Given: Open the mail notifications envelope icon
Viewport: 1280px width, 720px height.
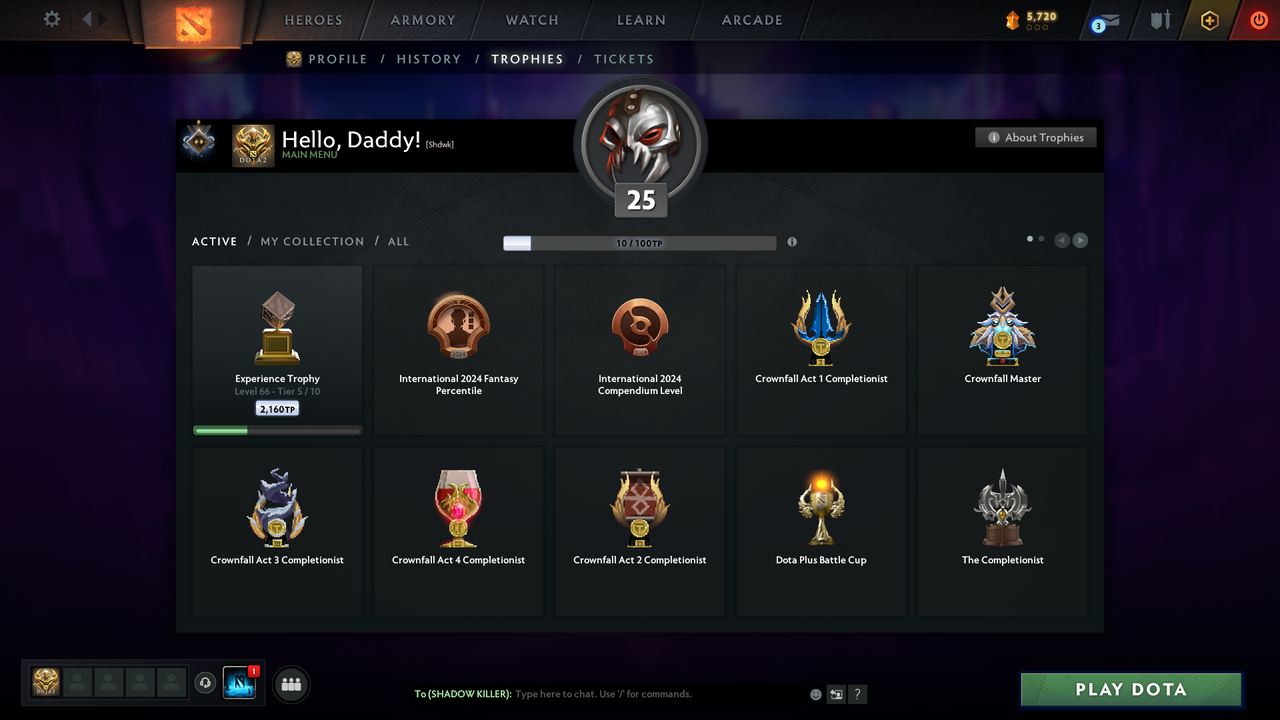Looking at the screenshot, I should click(x=1103, y=20).
